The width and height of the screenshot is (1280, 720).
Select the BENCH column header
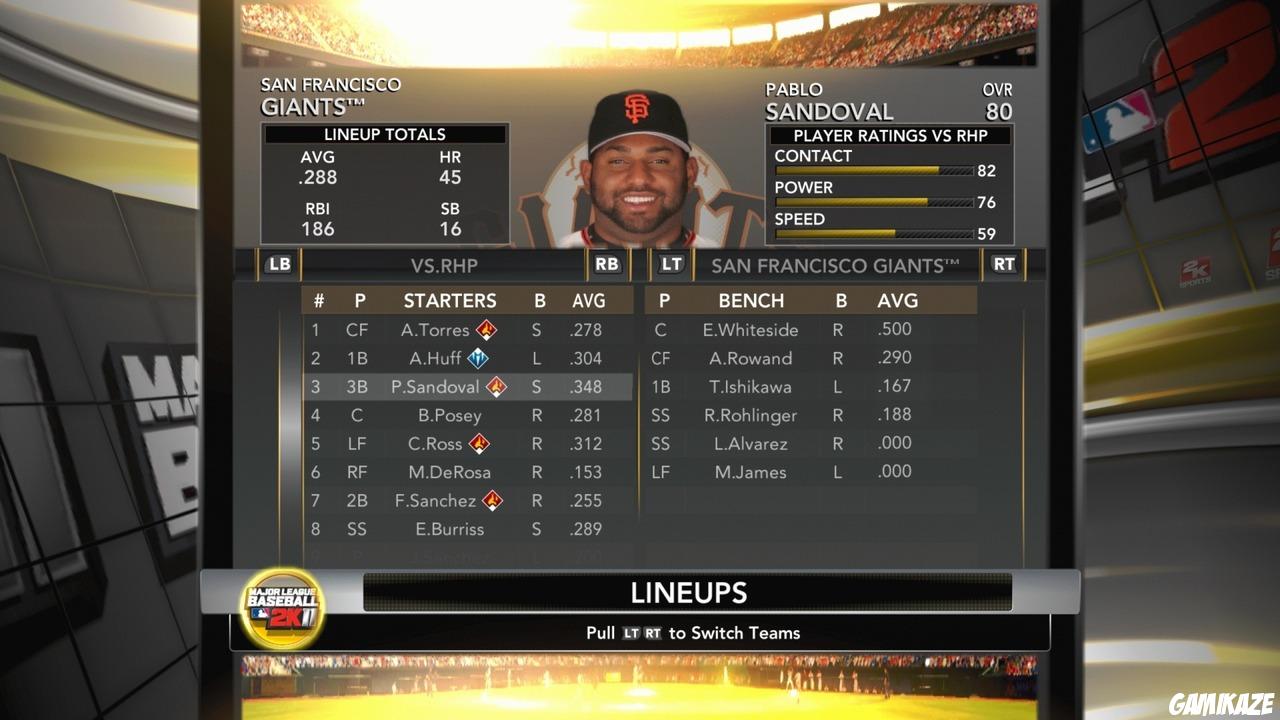(x=753, y=300)
